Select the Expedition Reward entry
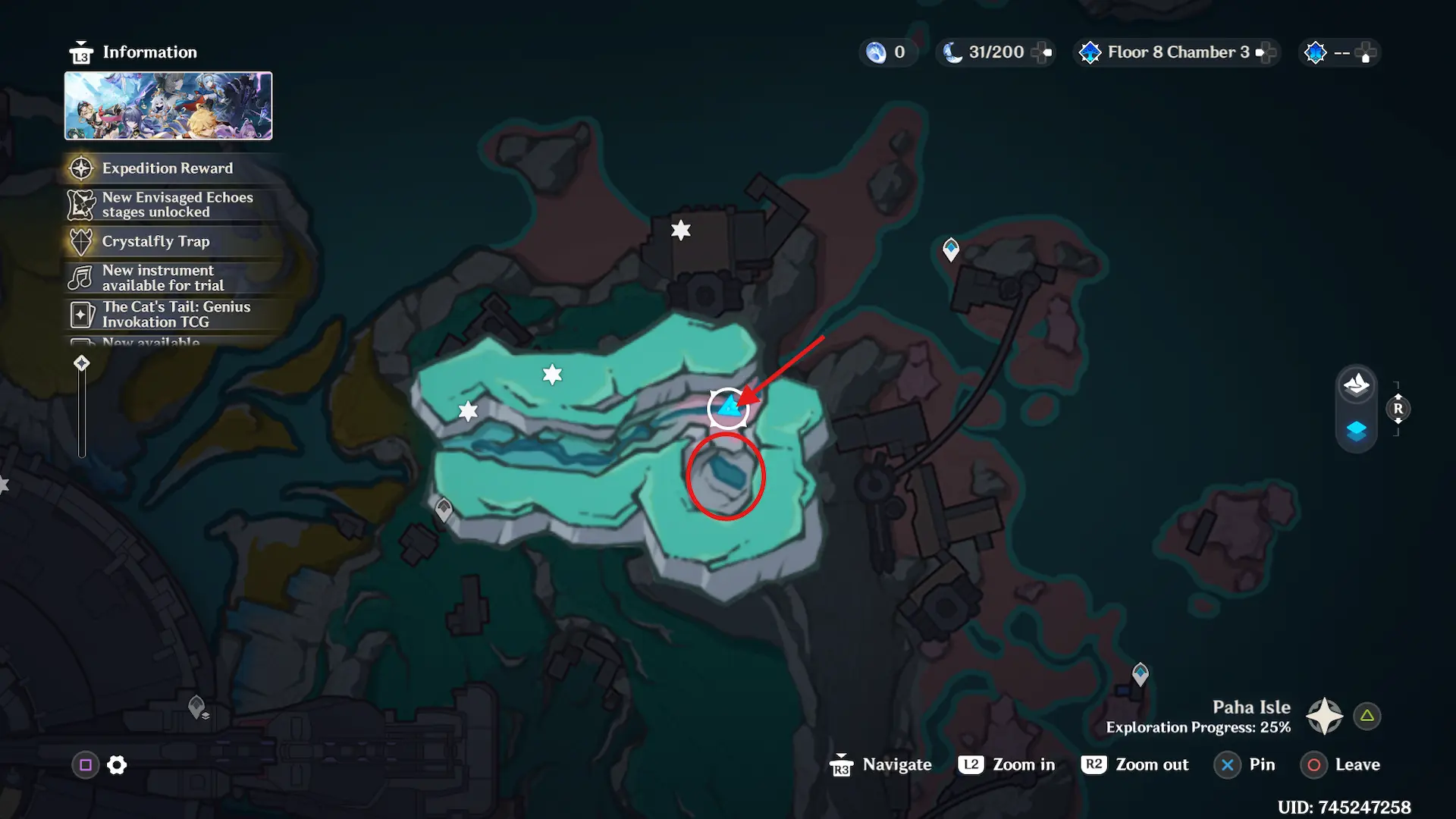This screenshot has height=819, width=1456. tap(168, 168)
